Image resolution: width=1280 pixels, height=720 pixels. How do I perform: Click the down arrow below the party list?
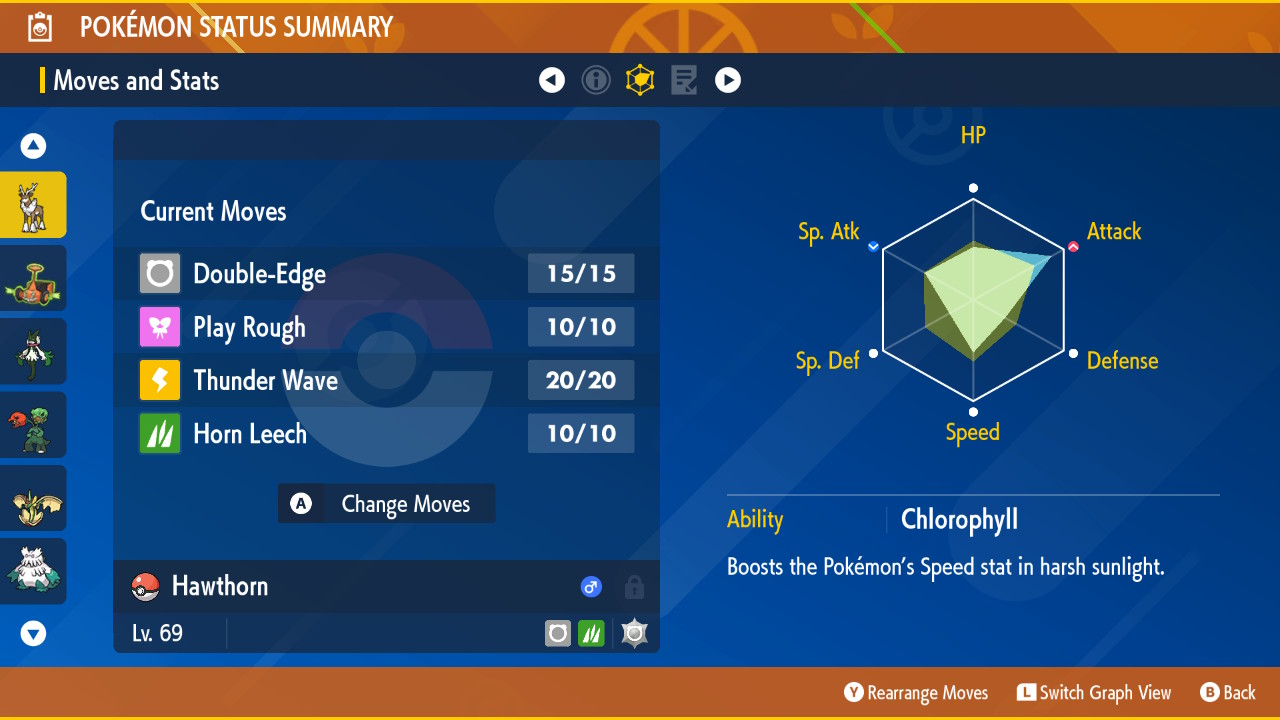[34, 633]
